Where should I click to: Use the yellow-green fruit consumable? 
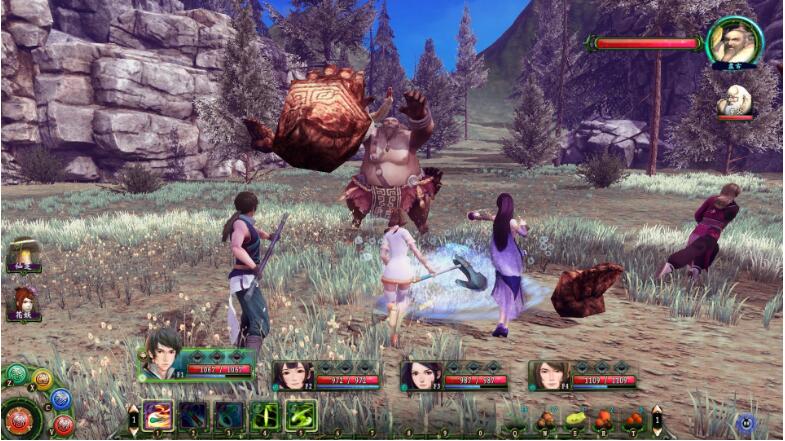pyautogui.click(x=574, y=420)
